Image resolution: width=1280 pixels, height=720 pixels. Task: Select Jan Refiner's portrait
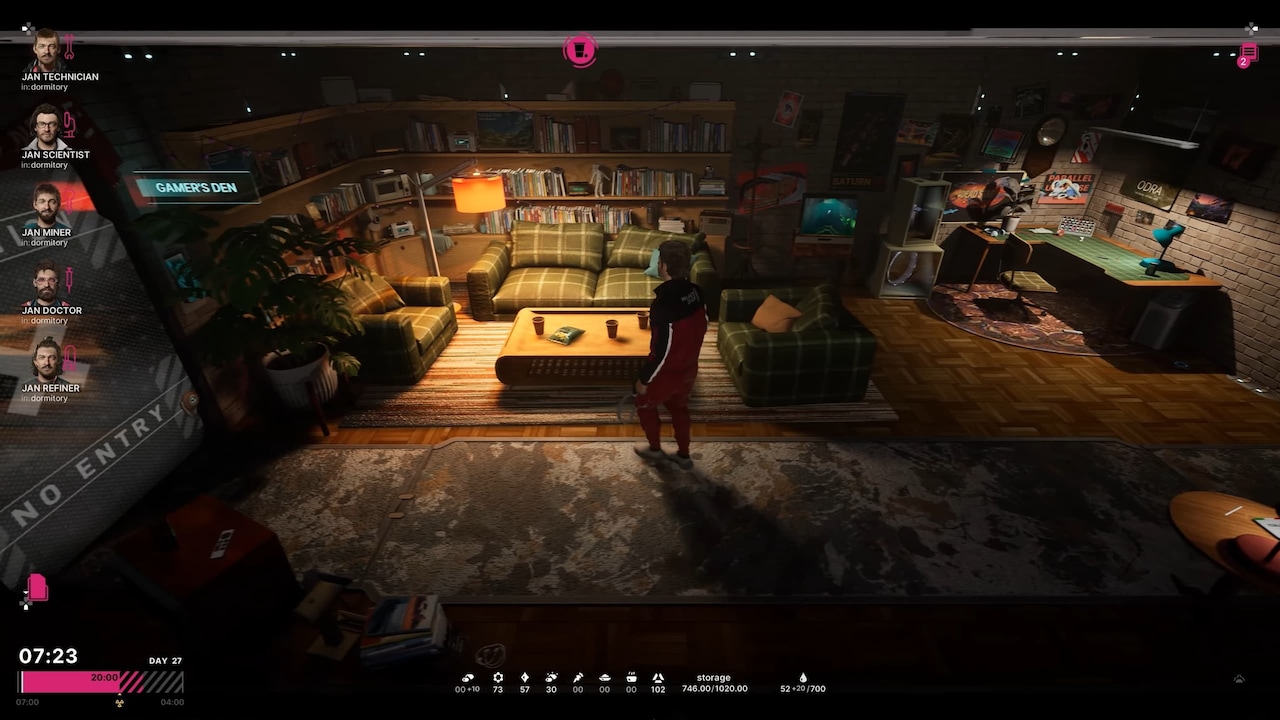[46, 360]
